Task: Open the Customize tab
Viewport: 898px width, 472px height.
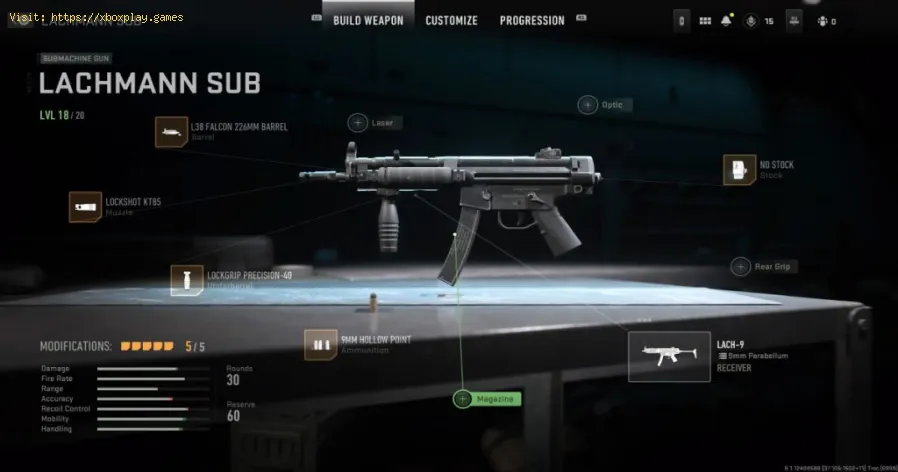Action: coord(451,20)
